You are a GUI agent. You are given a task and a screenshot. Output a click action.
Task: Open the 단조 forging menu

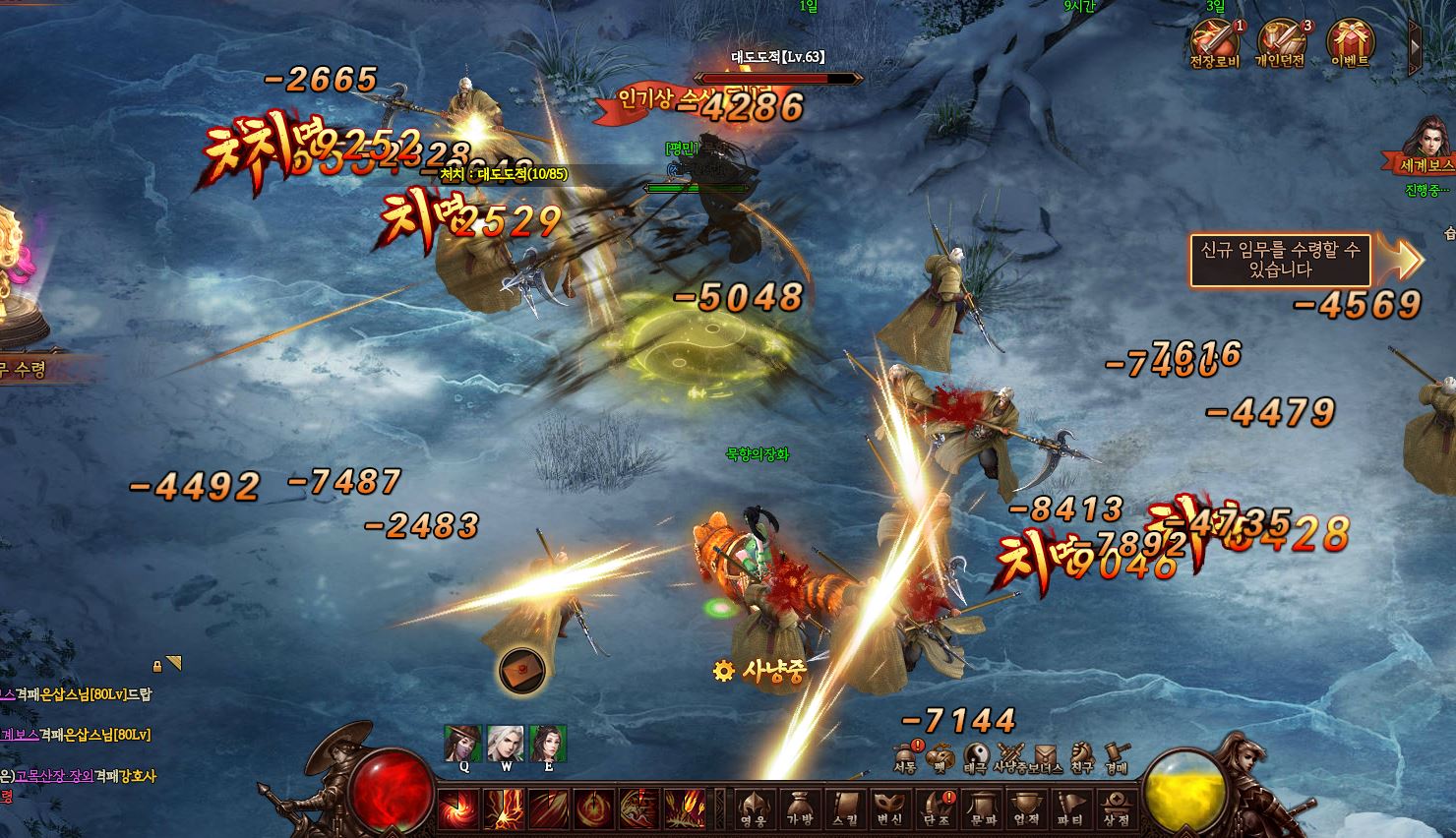[936, 808]
